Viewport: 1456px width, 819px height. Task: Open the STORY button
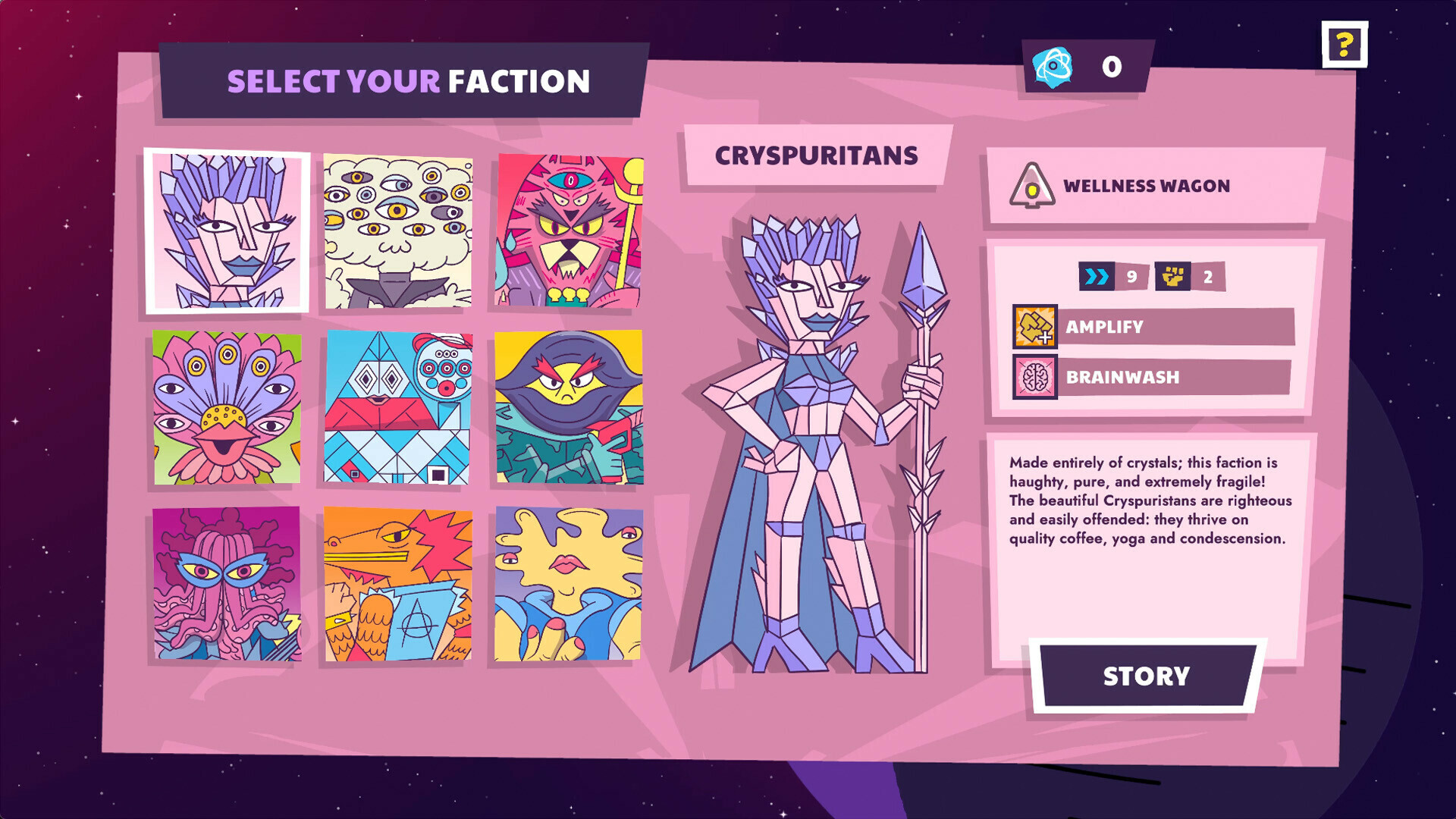1147,674
